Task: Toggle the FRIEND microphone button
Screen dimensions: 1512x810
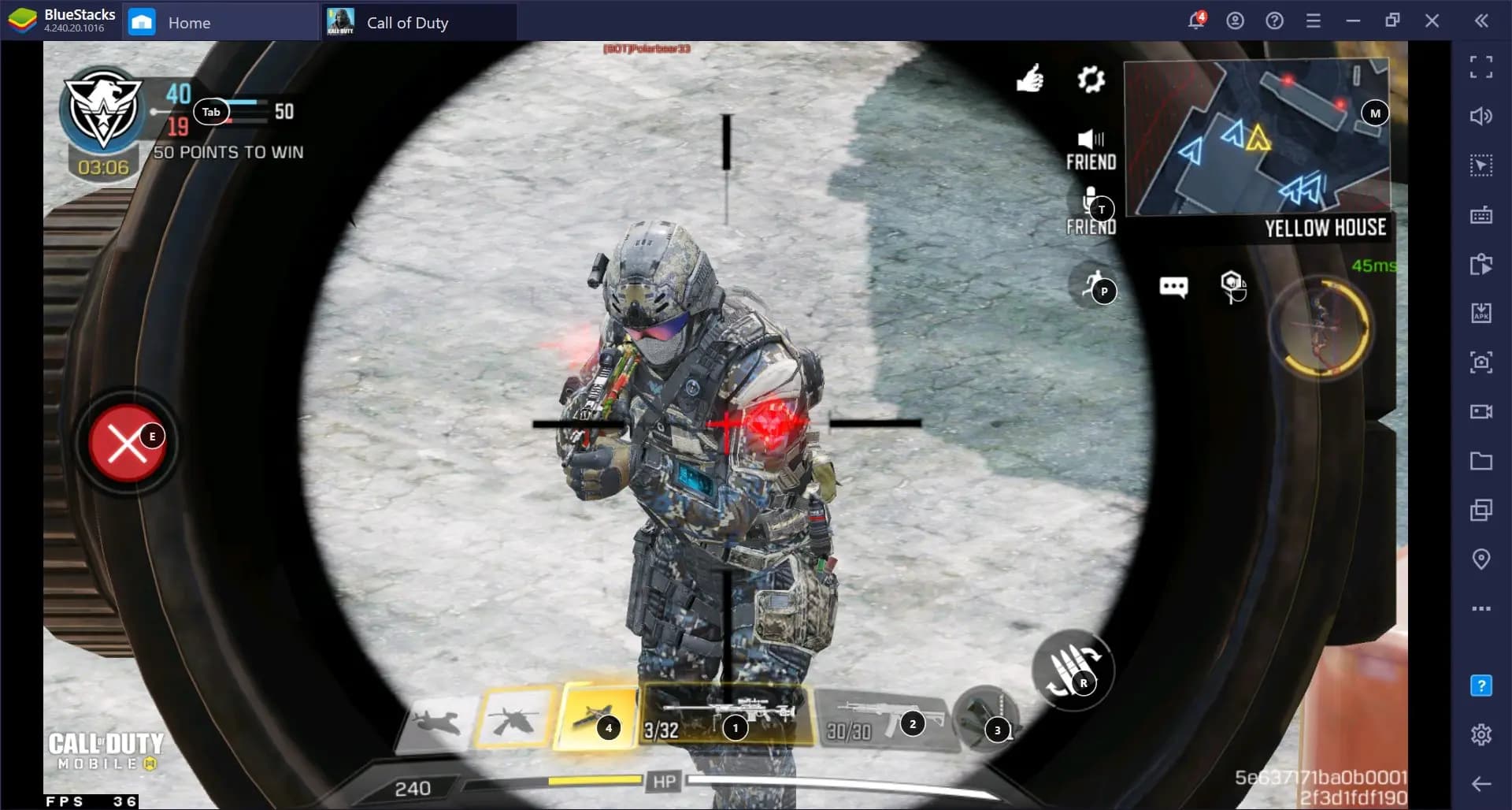Action: coord(1091,211)
